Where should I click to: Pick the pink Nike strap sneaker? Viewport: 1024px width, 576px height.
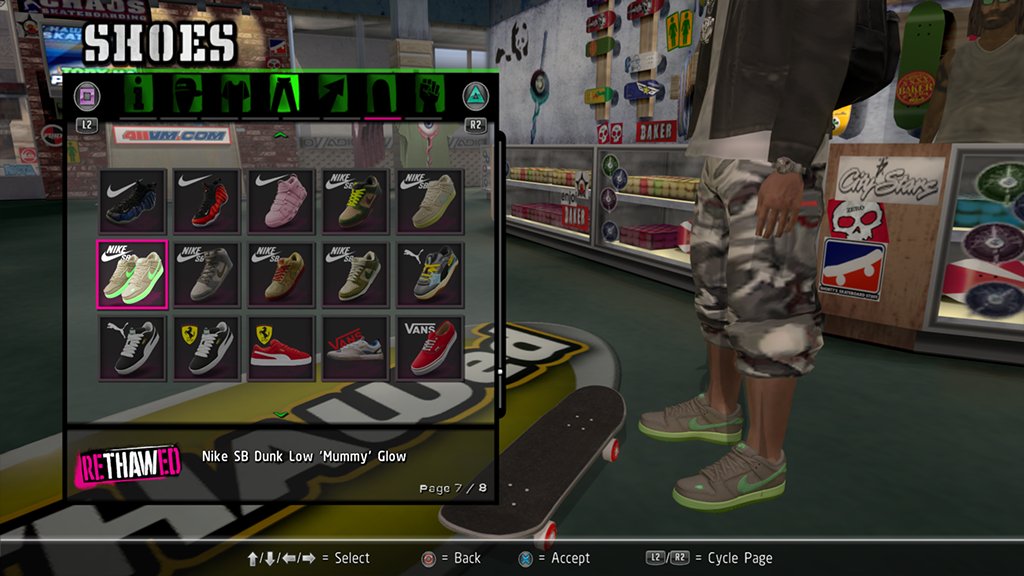281,201
